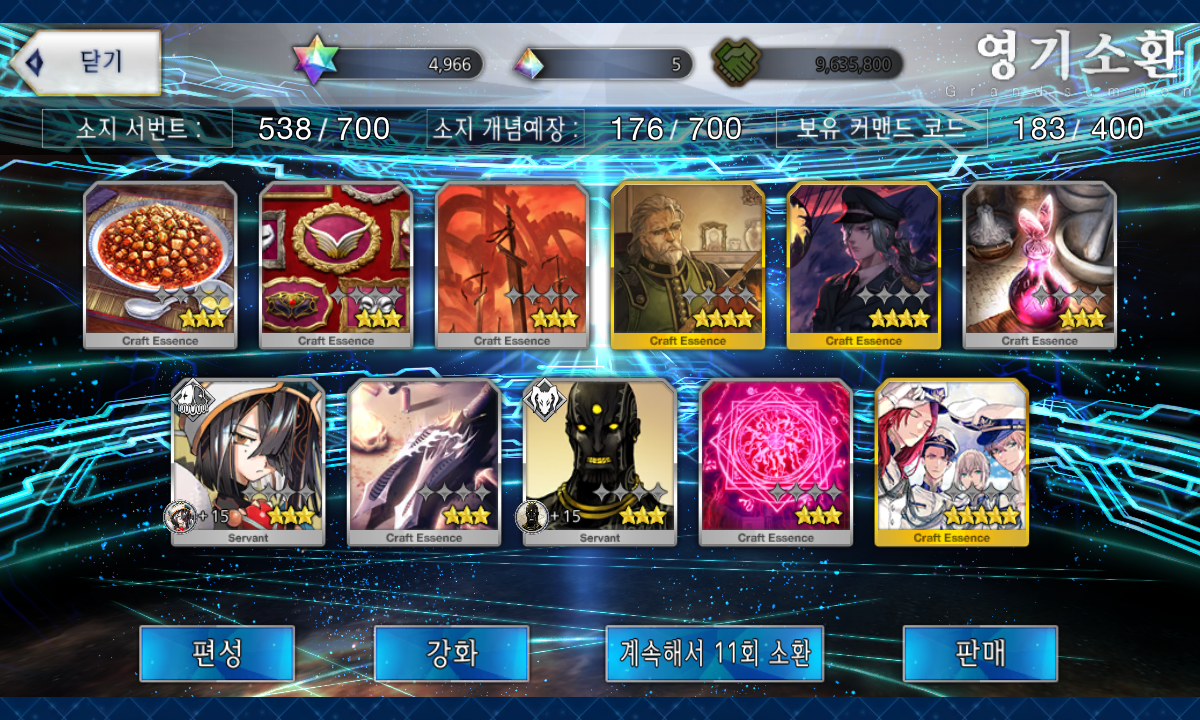Viewport: 1200px width, 720px height.
Task: Open the 편성 formation button
Action: 217,653
